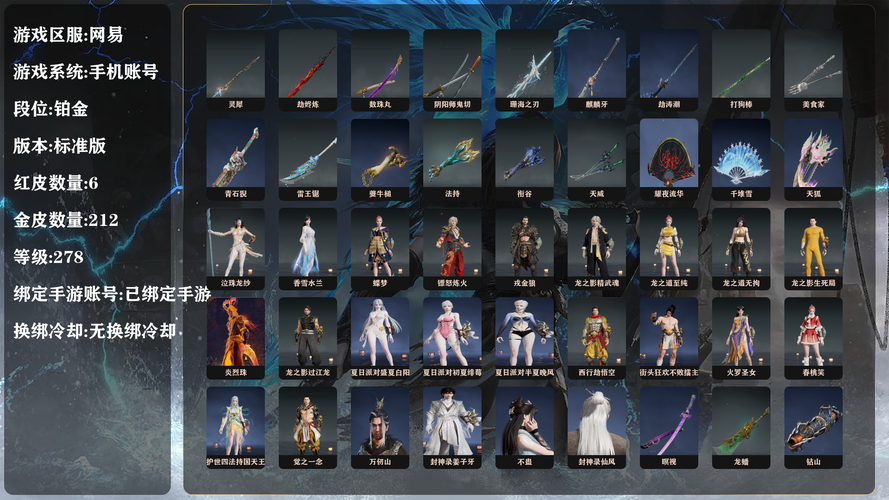Choose the 钻山 gauntlet weapon tile
This screenshot has width=889, height=500.
813,425
